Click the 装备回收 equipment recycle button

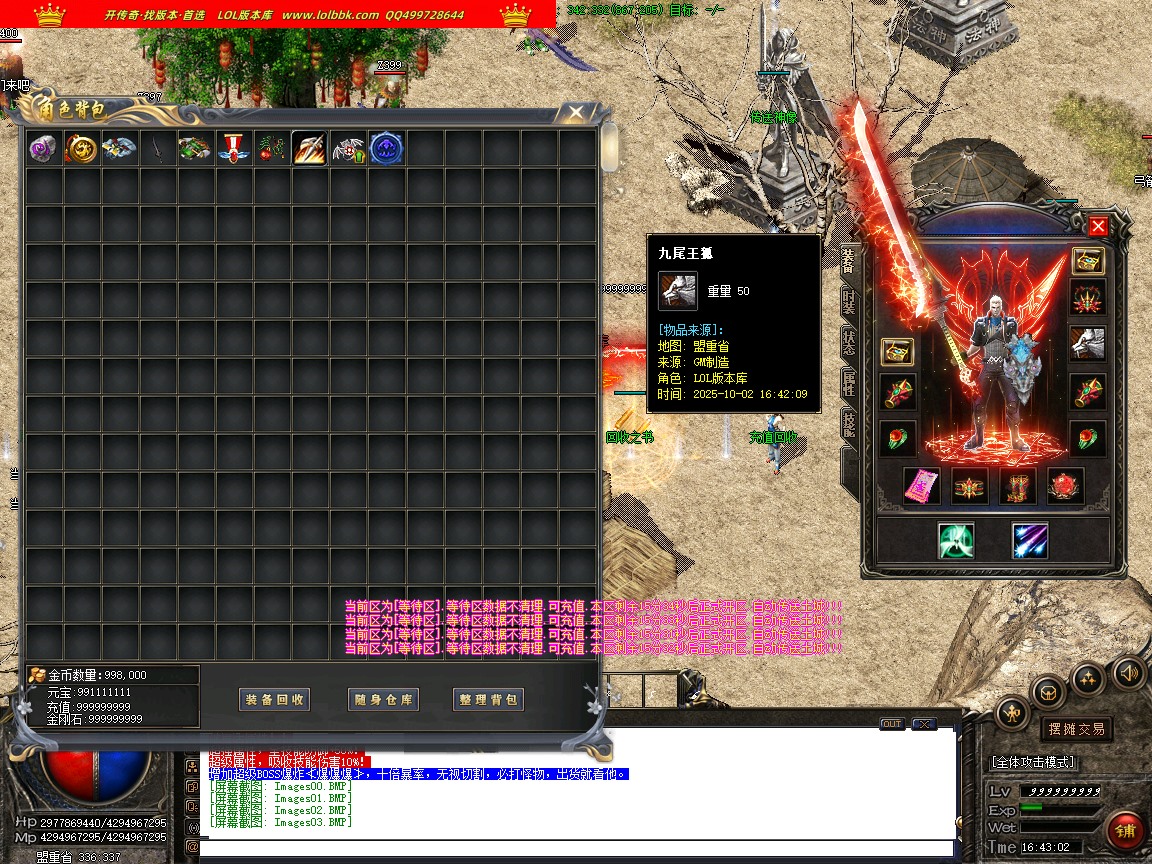tap(275, 700)
